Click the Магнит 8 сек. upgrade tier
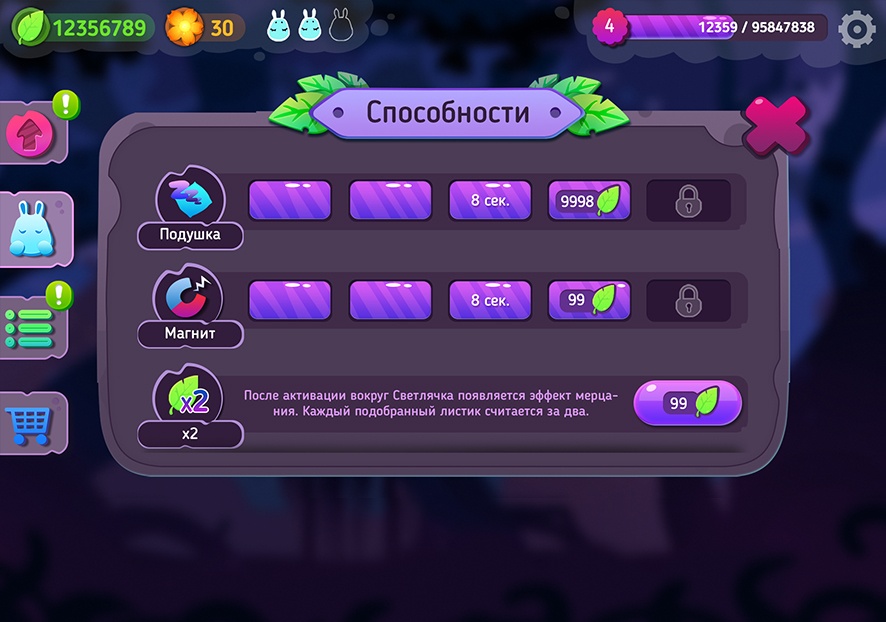 coord(490,300)
